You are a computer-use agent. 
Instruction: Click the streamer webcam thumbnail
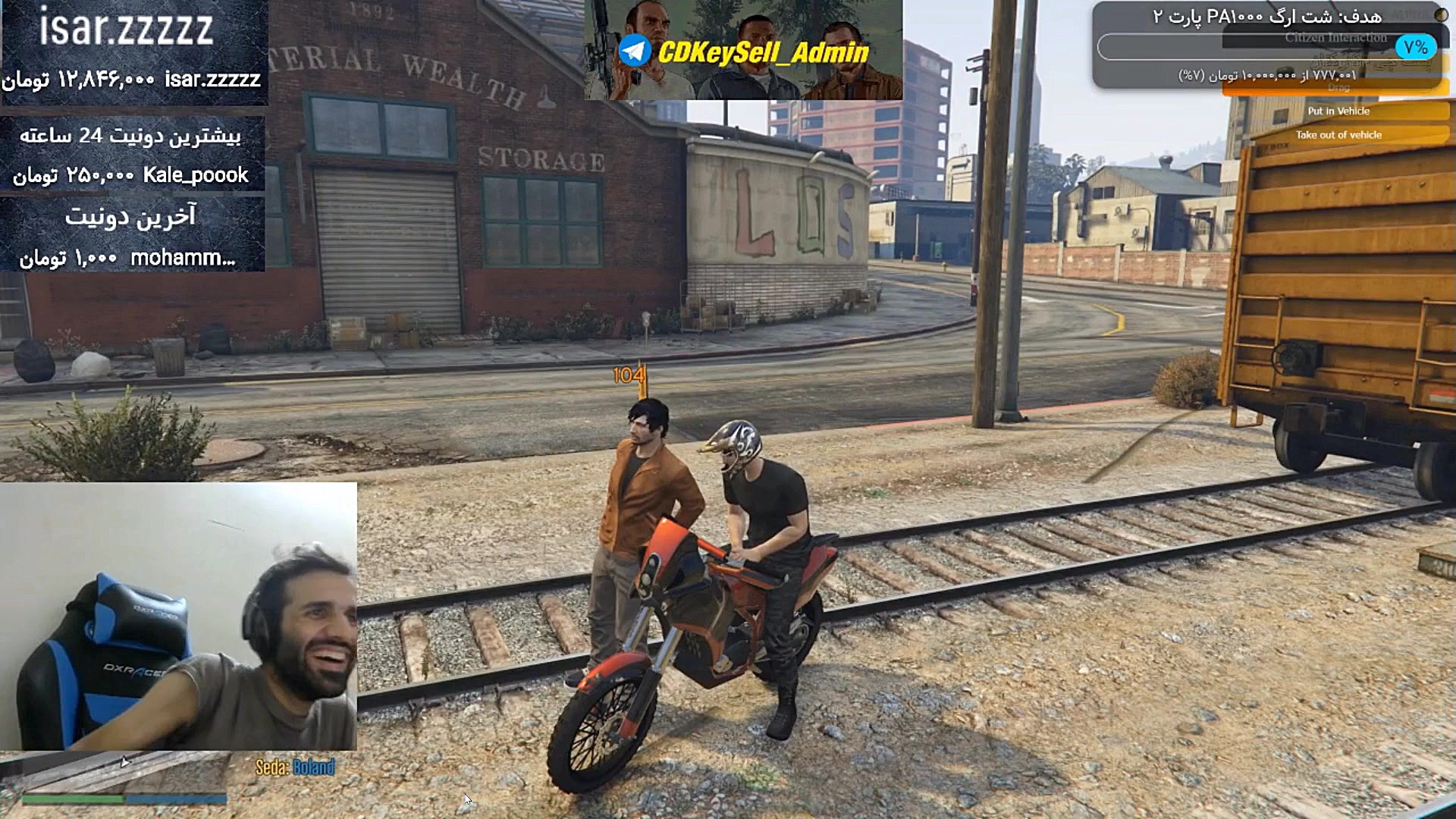pyautogui.click(x=178, y=616)
